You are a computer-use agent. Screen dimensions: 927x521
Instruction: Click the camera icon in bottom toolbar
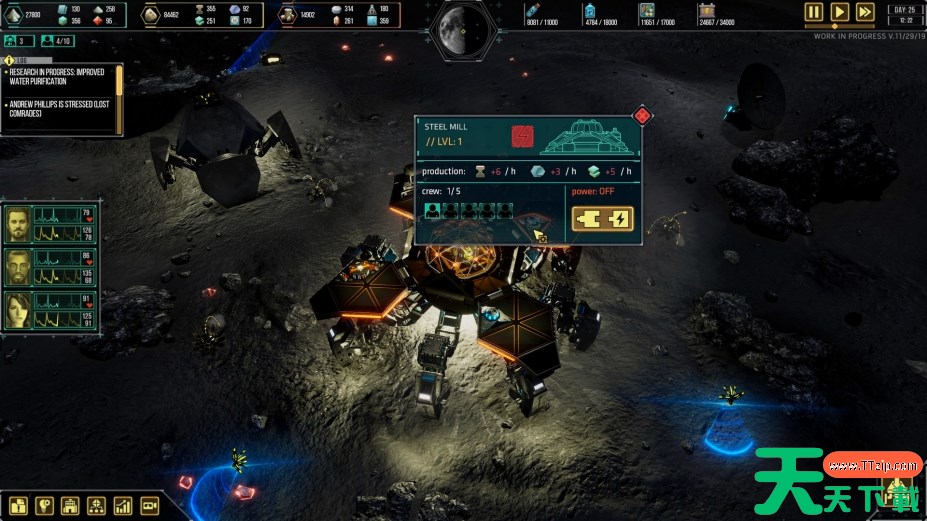(150, 506)
